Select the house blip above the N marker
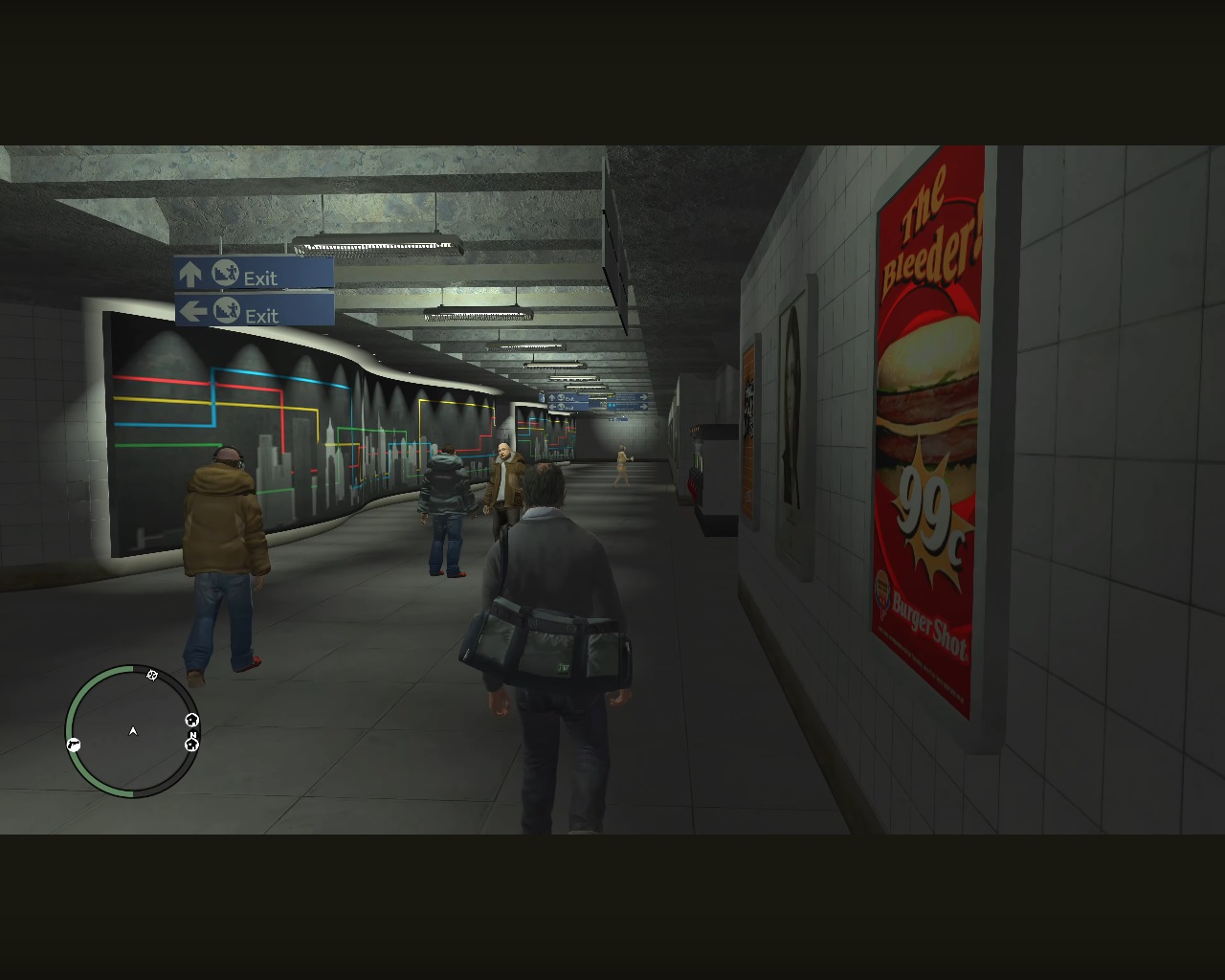This screenshot has height=980, width=1225. click(191, 720)
